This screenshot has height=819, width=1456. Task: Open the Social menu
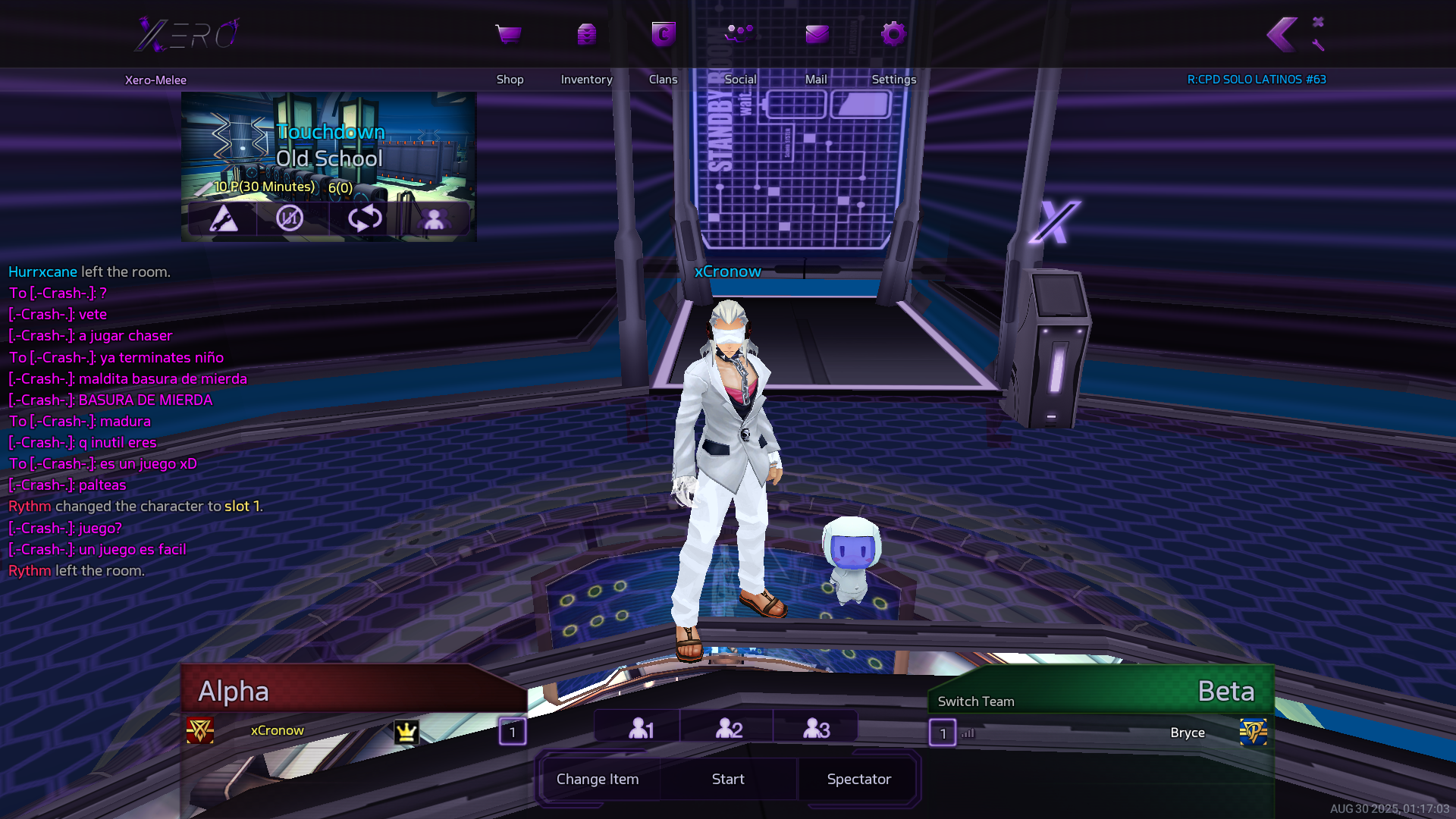pos(739,35)
